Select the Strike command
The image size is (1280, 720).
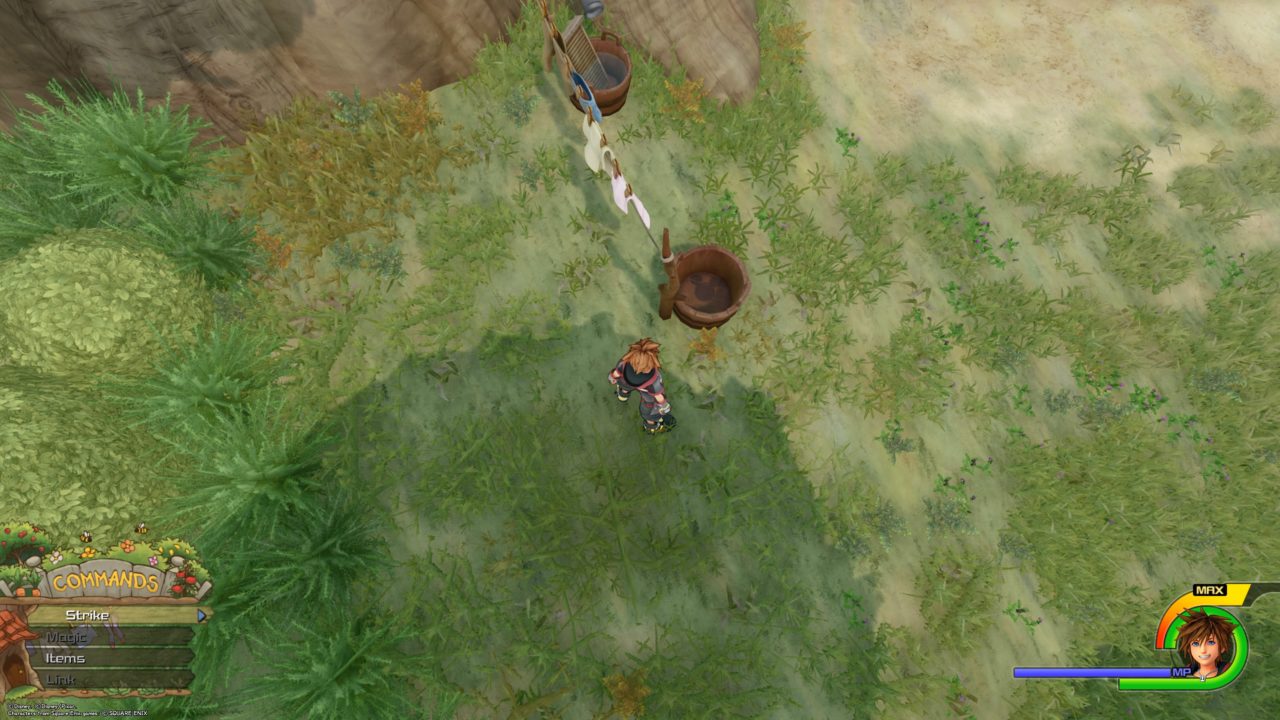(x=86, y=616)
